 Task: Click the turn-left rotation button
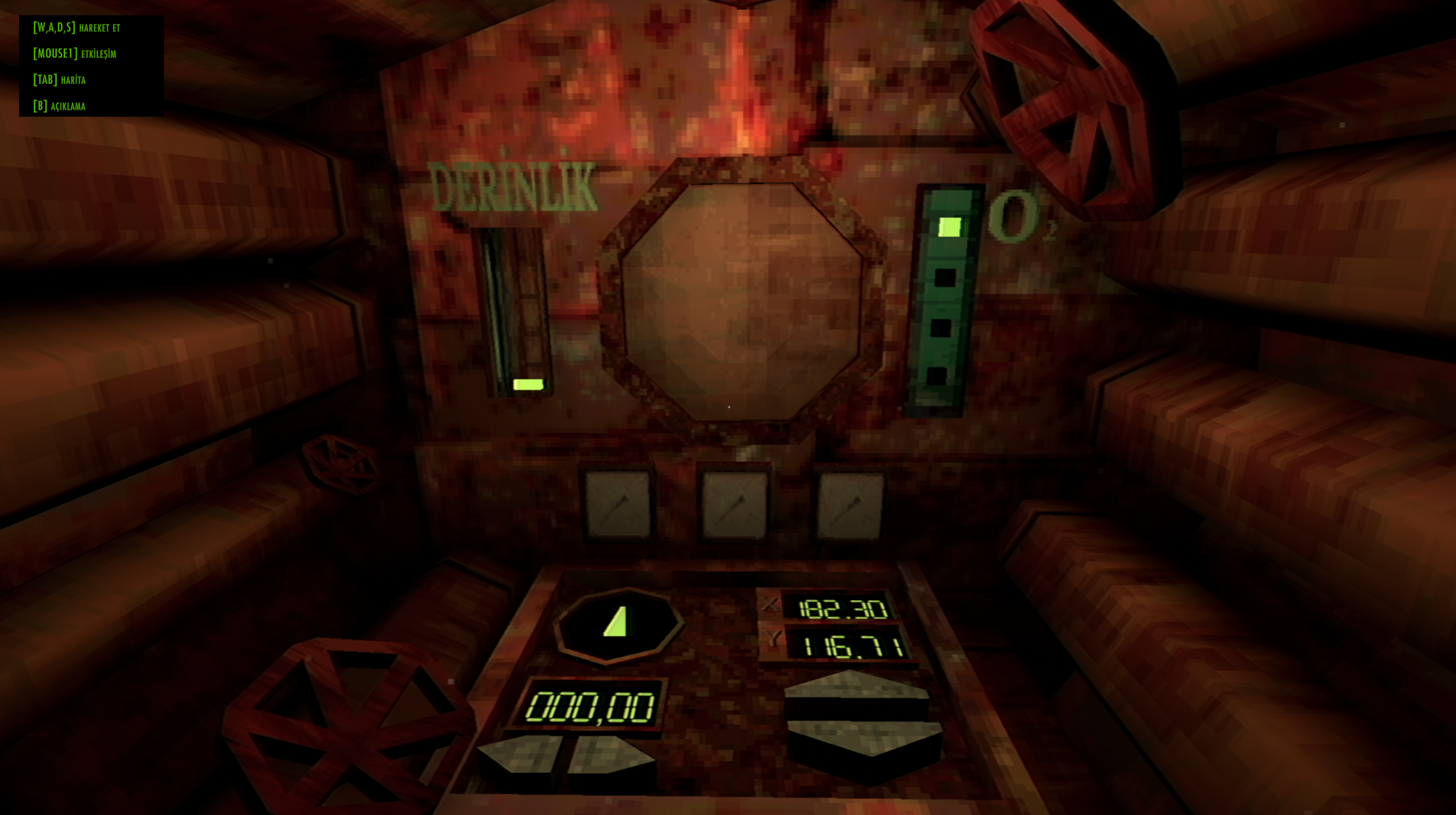tap(521, 758)
